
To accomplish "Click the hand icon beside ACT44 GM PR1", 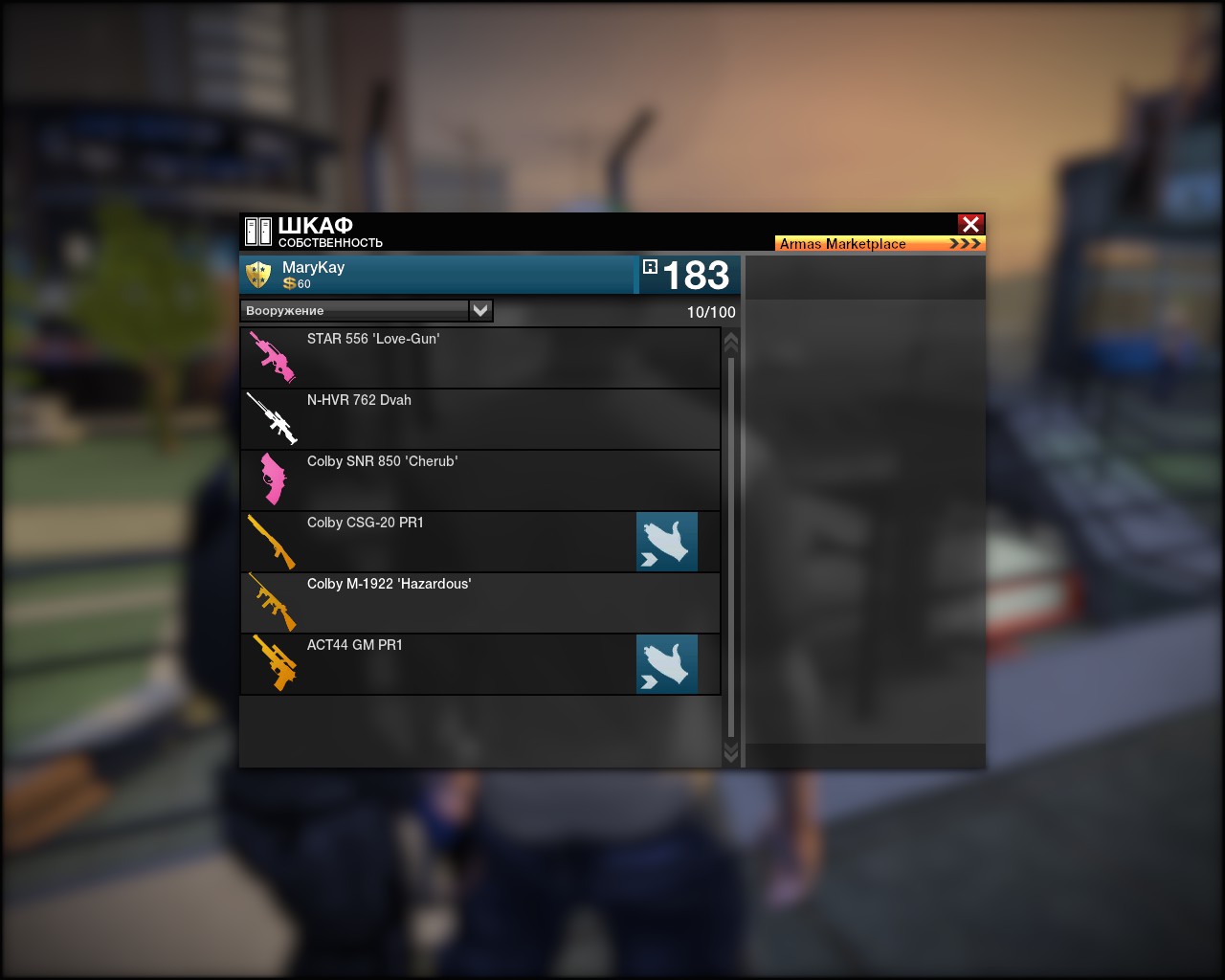I will pyautogui.click(x=667, y=664).
